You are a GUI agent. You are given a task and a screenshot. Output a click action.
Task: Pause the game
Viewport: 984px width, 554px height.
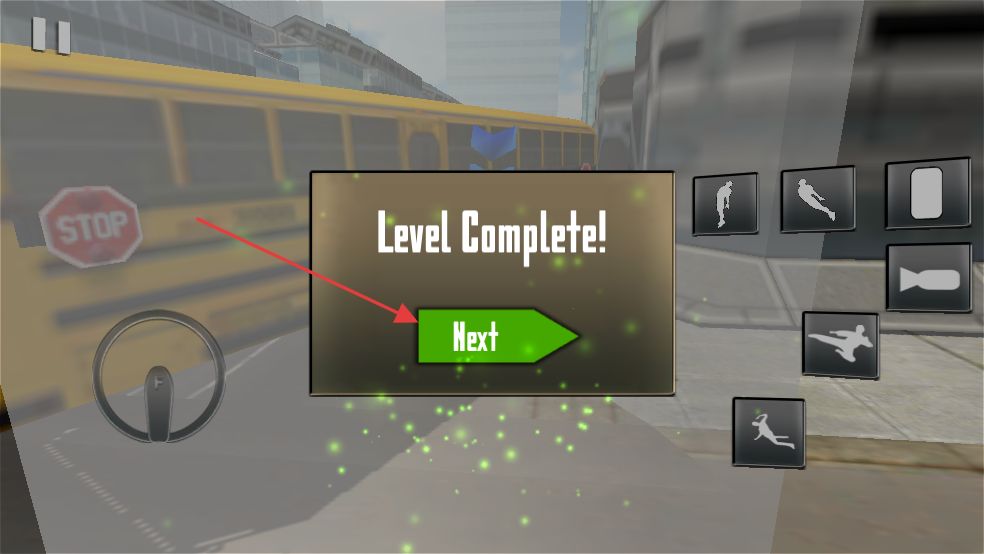coord(51,35)
